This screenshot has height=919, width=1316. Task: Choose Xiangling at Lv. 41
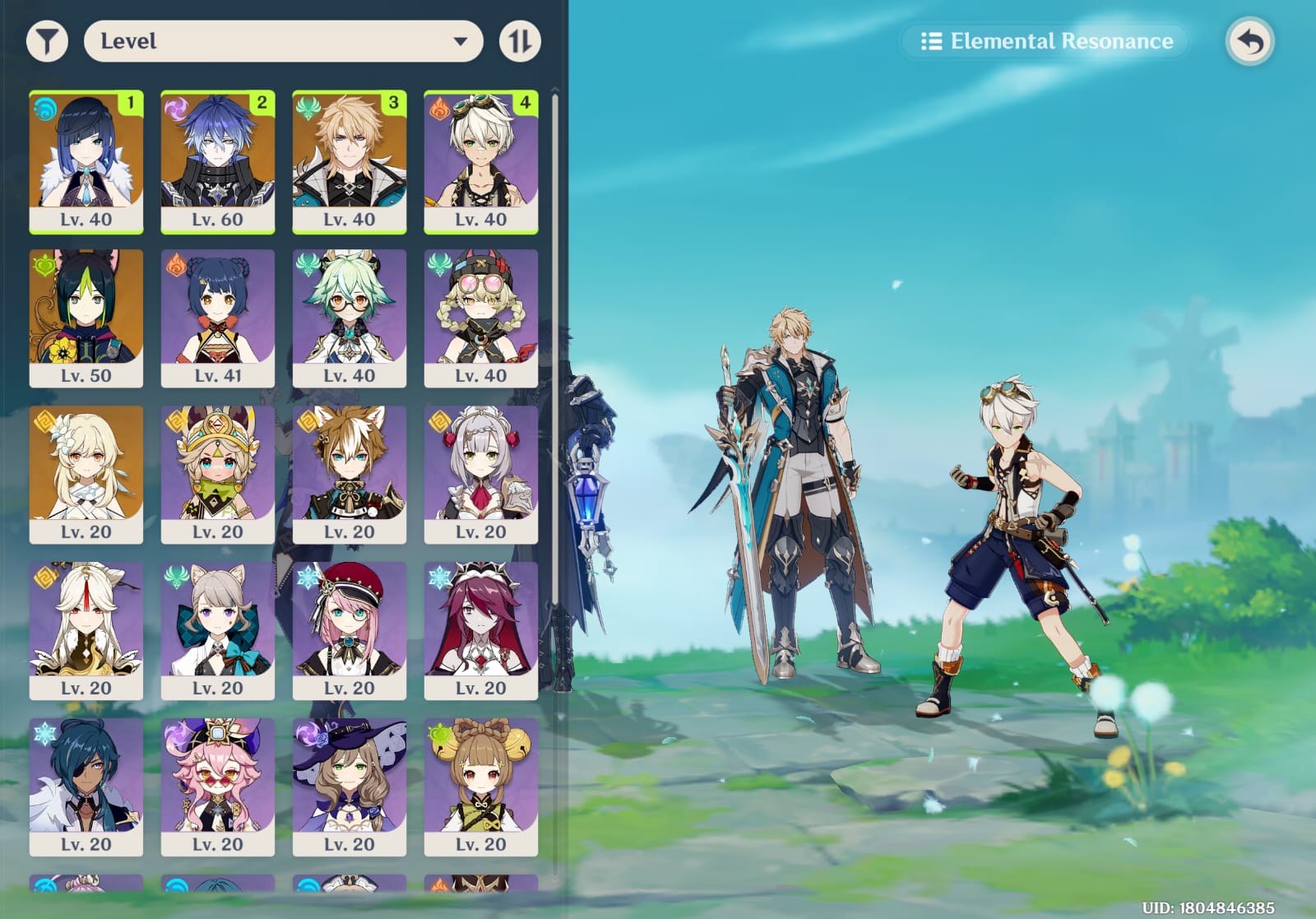218,318
